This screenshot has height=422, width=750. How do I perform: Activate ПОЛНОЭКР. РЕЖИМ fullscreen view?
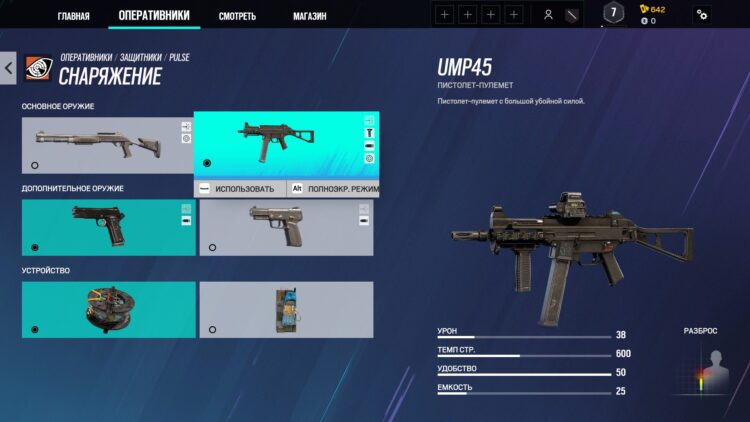click(332, 188)
